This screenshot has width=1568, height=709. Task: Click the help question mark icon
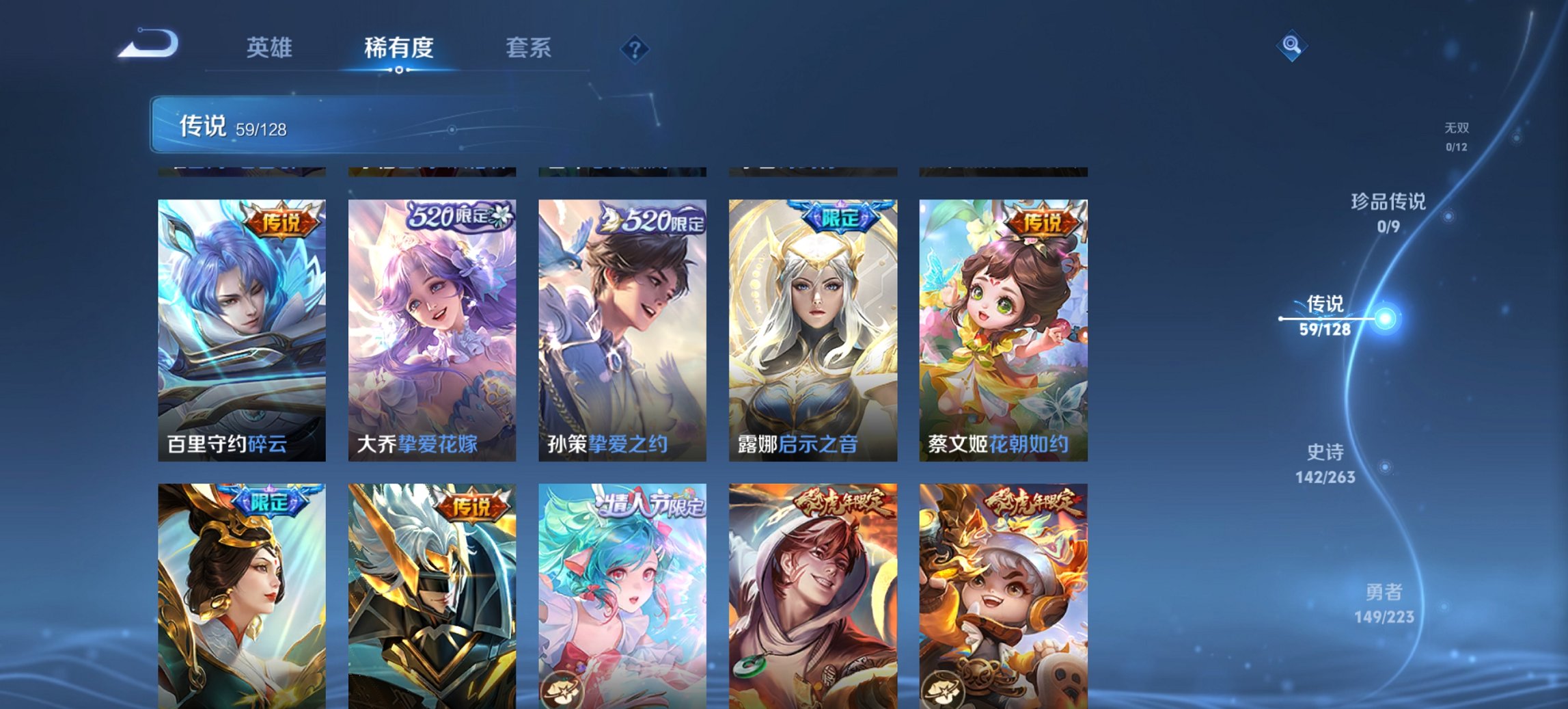click(633, 48)
